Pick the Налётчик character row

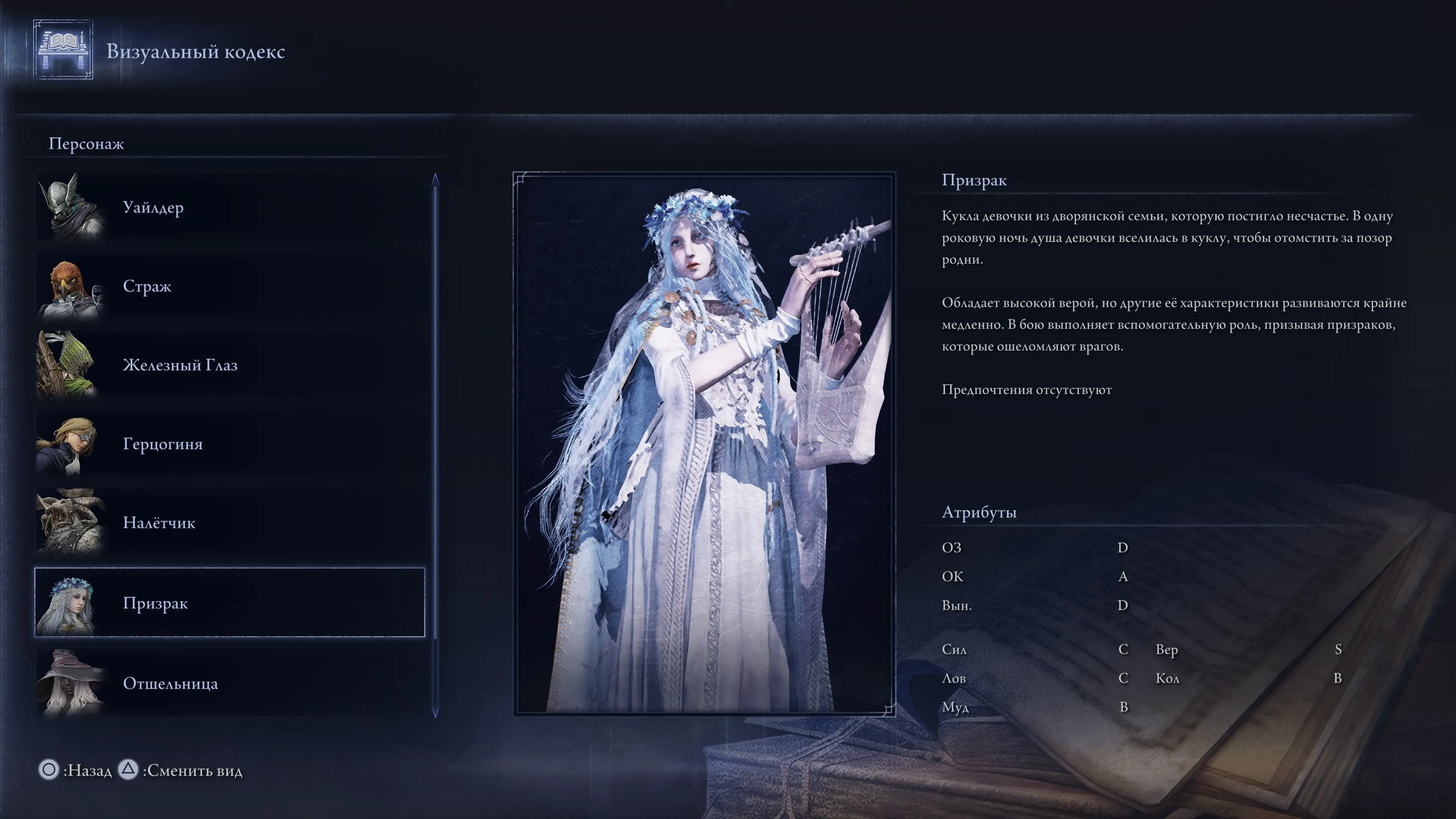point(229,523)
